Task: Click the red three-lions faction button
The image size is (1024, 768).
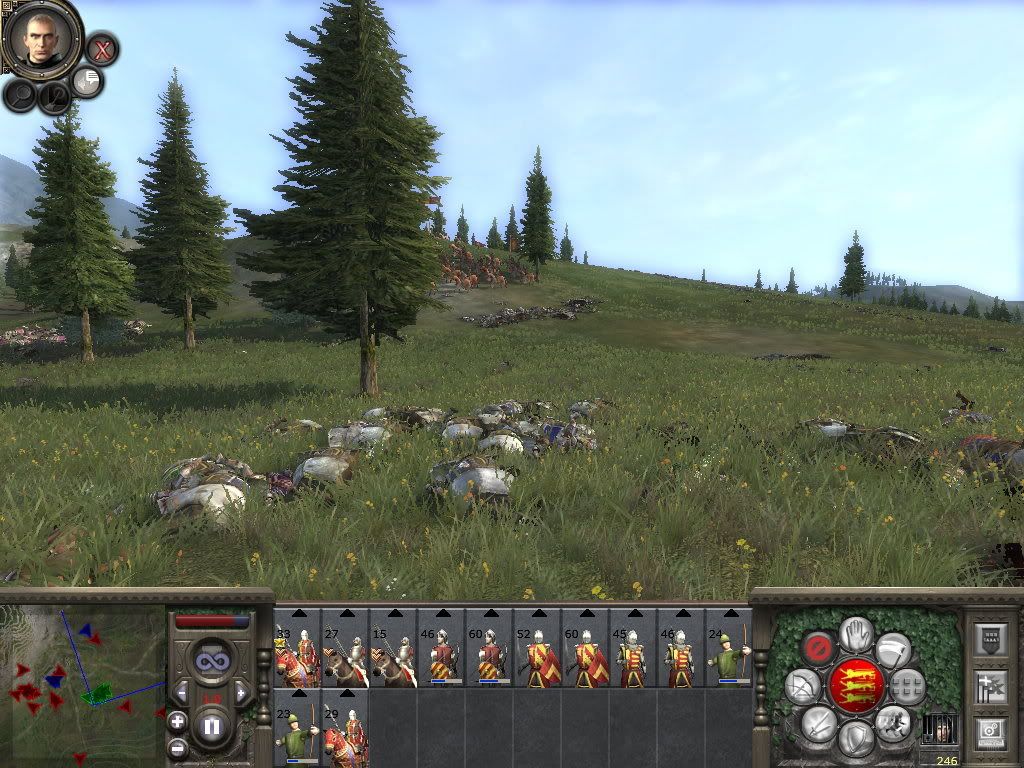Action: (856, 684)
